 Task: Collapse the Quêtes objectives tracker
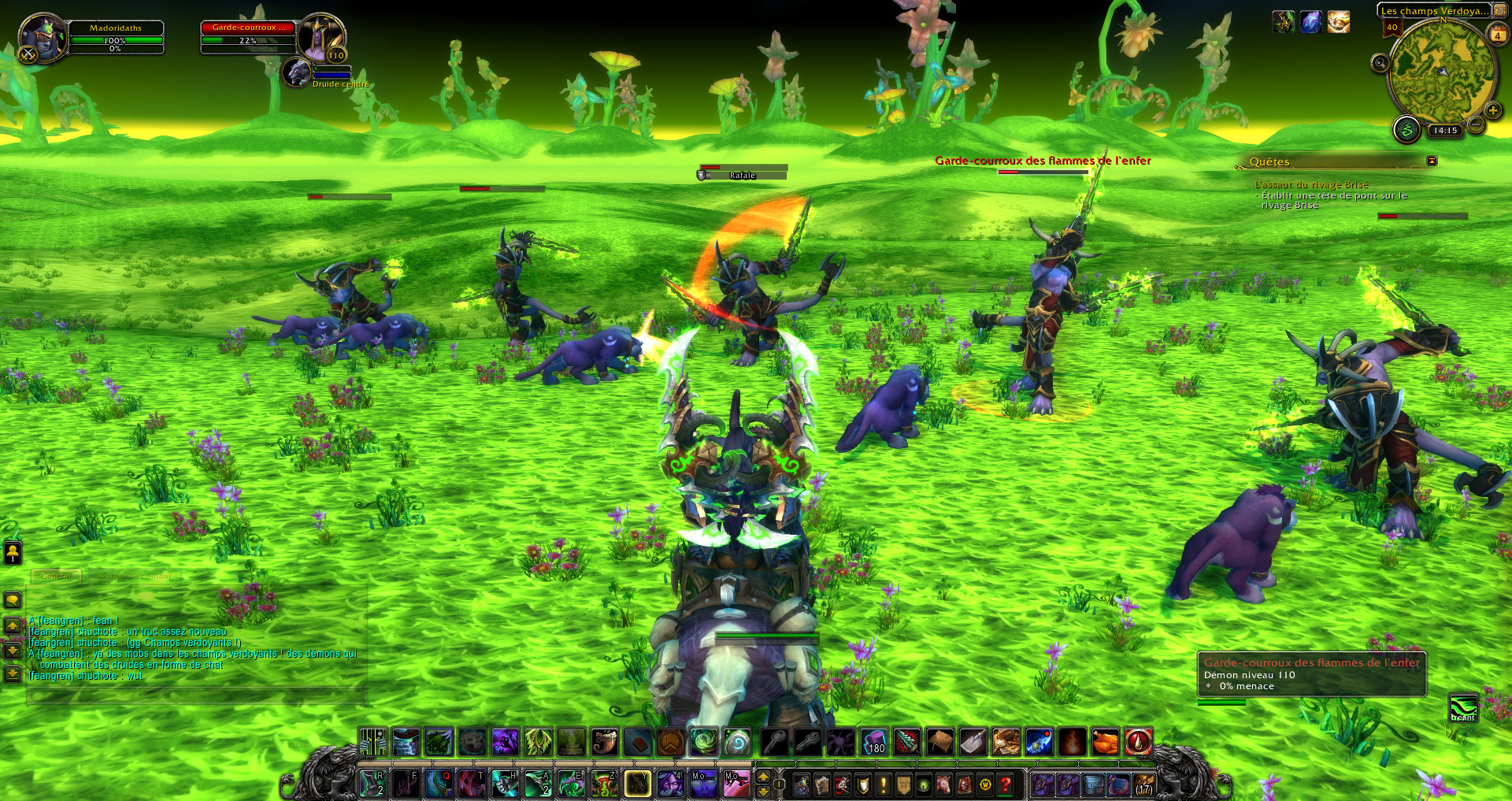pyautogui.click(x=1431, y=161)
